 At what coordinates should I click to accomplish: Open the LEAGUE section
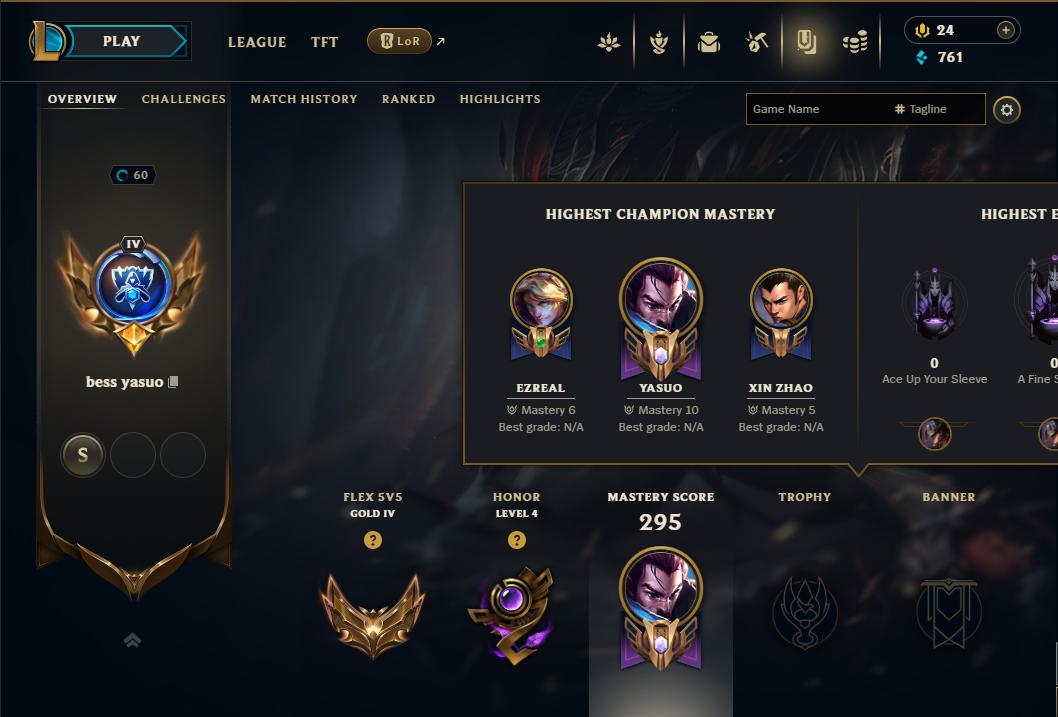click(x=257, y=42)
